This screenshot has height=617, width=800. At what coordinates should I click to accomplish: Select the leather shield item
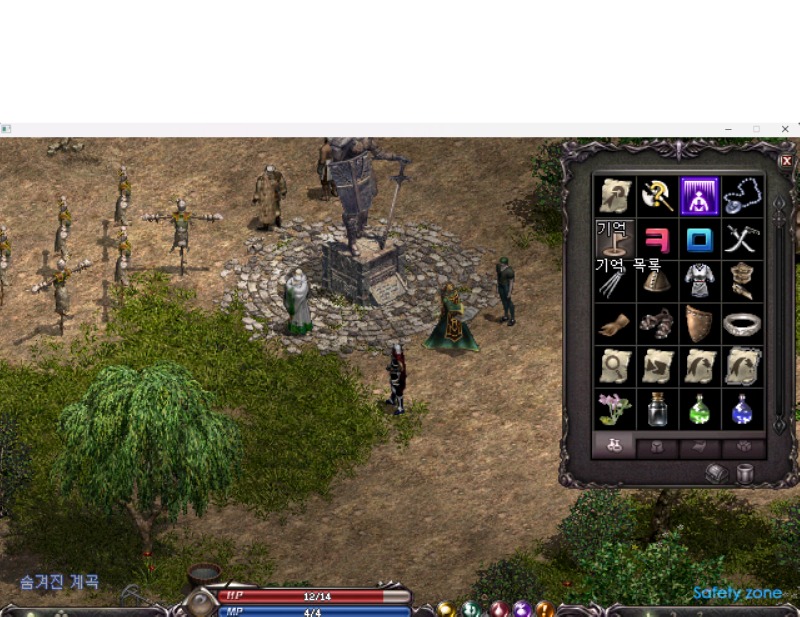(x=699, y=324)
